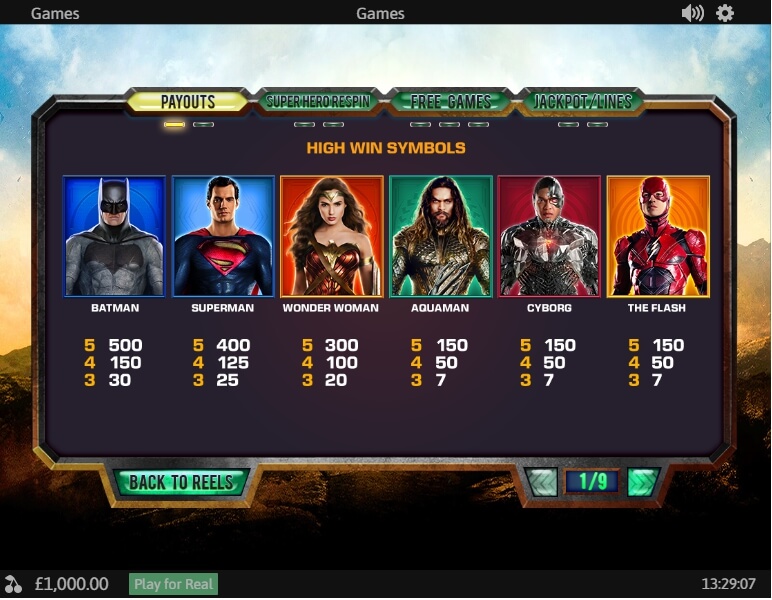The width and height of the screenshot is (772, 600).
Task: Show the Free Games tab
Action: (x=450, y=102)
